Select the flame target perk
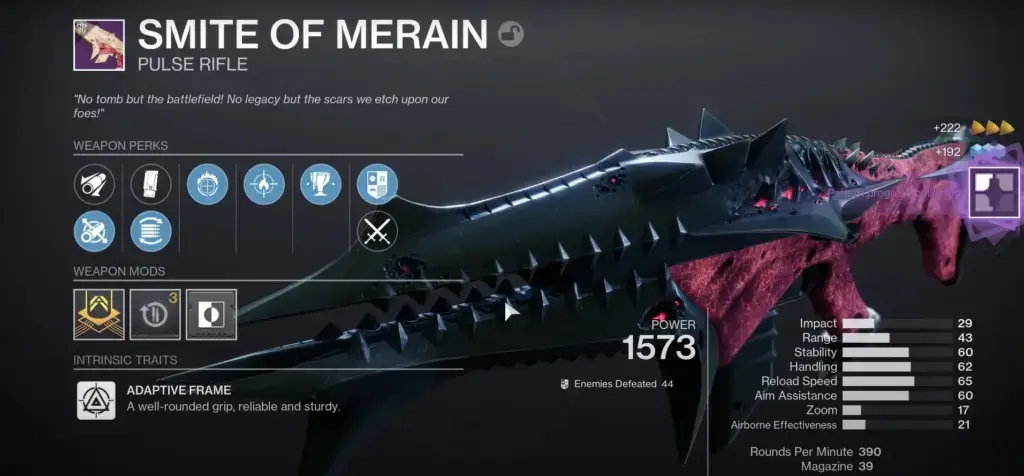 tap(264, 184)
